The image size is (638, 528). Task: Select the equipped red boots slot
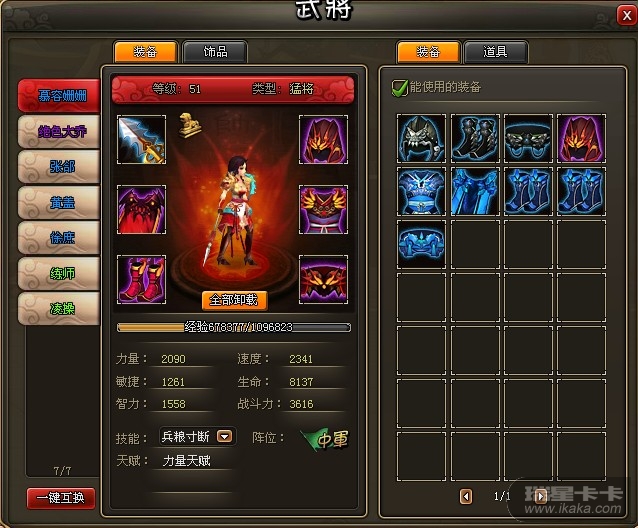point(142,279)
